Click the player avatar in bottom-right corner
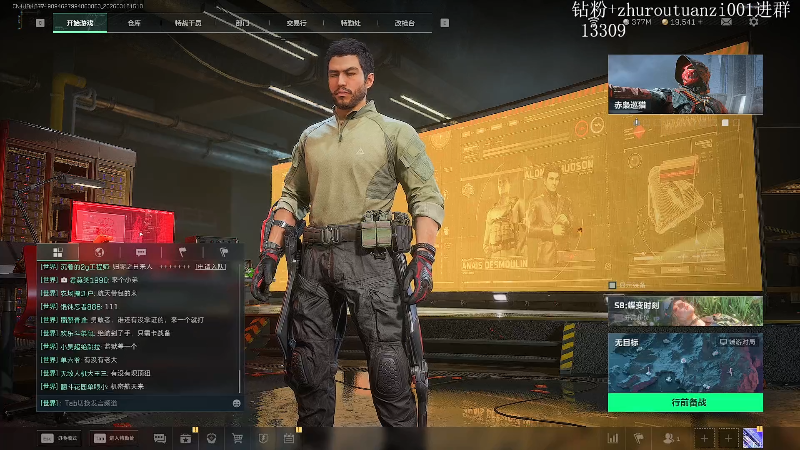 click(x=752, y=438)
